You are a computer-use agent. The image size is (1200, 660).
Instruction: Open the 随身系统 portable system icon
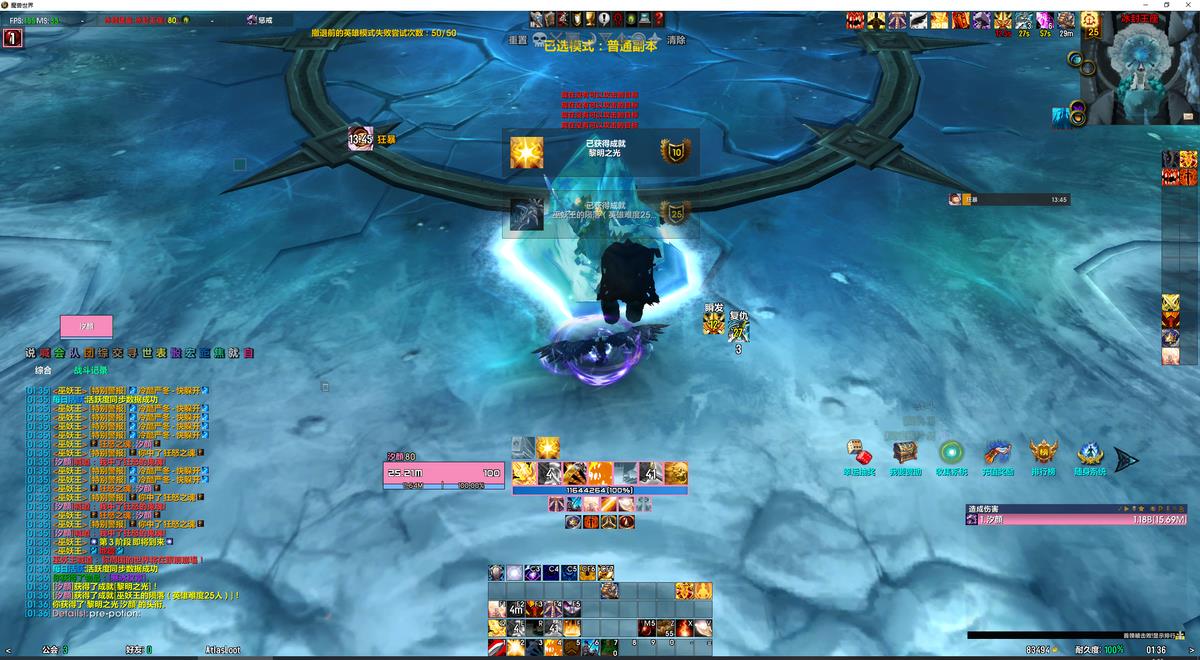(x=1089, y=453)
